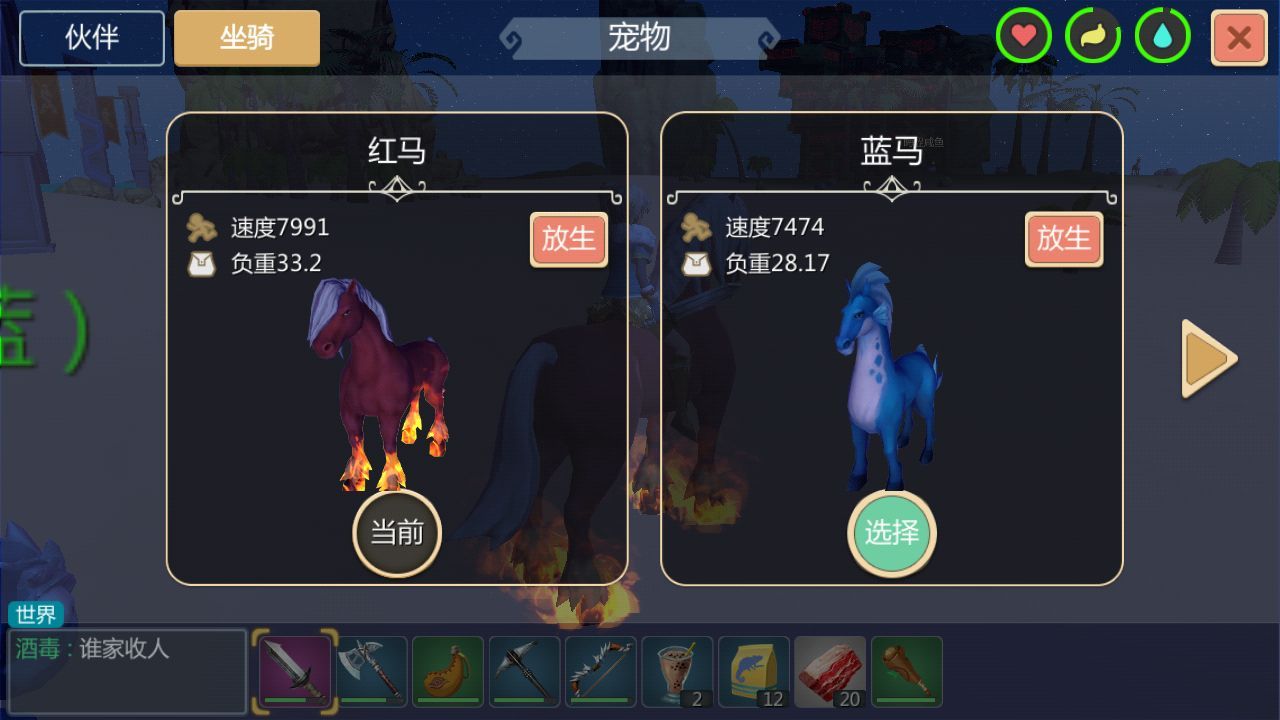This screenshot has height=720, width=1280.
Task: Release 蓝马 using its 放生 button
Action: click(1063, 240)
